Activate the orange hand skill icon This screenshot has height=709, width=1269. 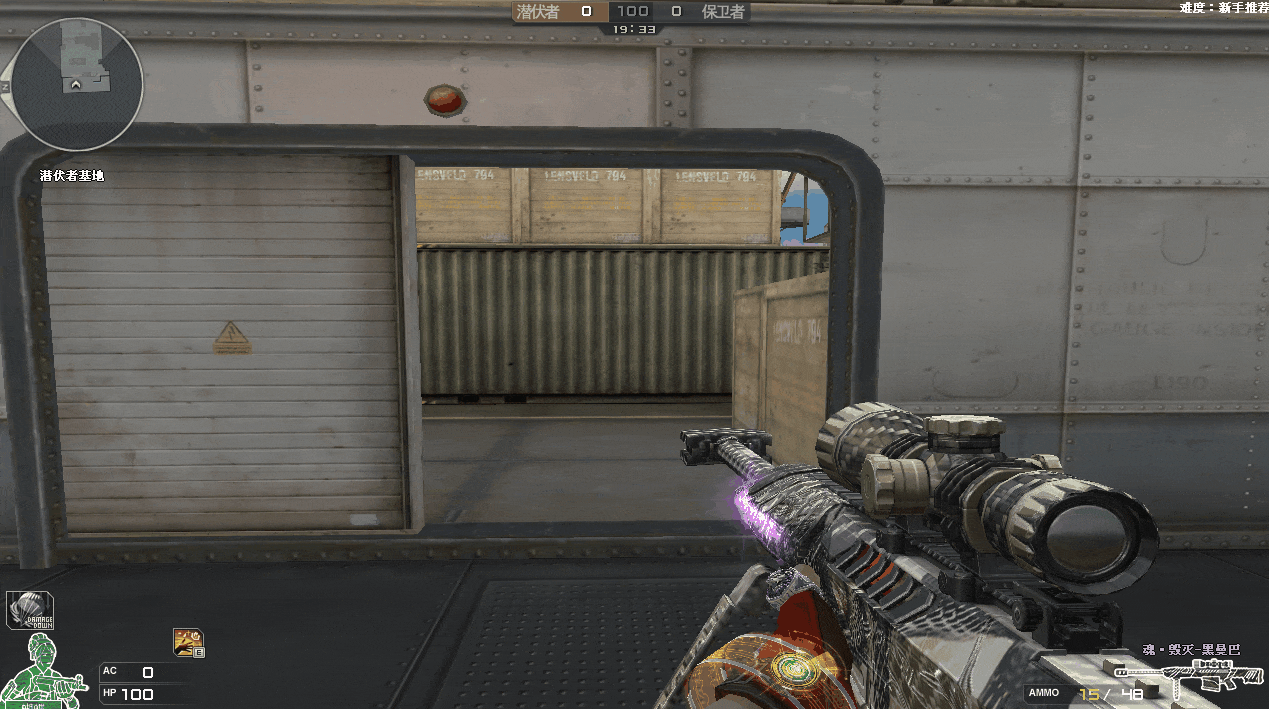coord(188,641)
